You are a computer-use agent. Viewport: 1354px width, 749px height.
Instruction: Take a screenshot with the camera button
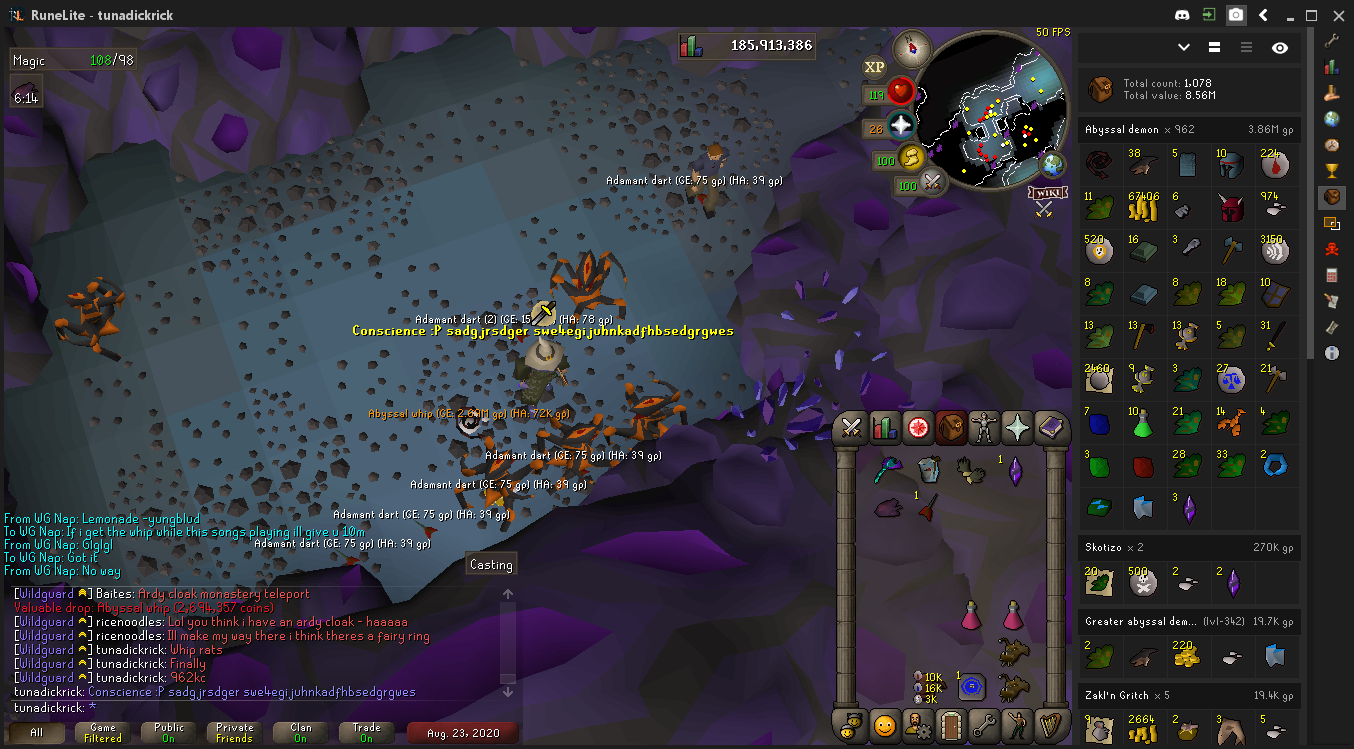(x=1237, y=15)
